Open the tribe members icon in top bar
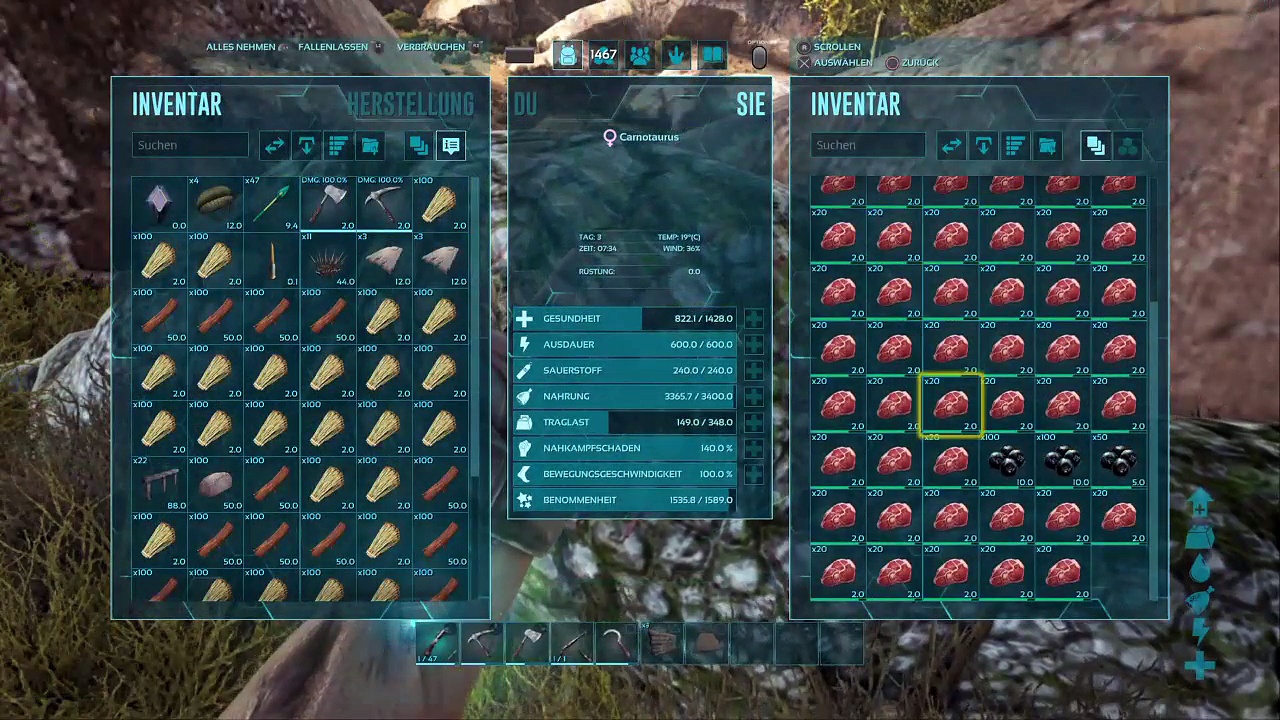1280x720 pixels. point(640,55)
